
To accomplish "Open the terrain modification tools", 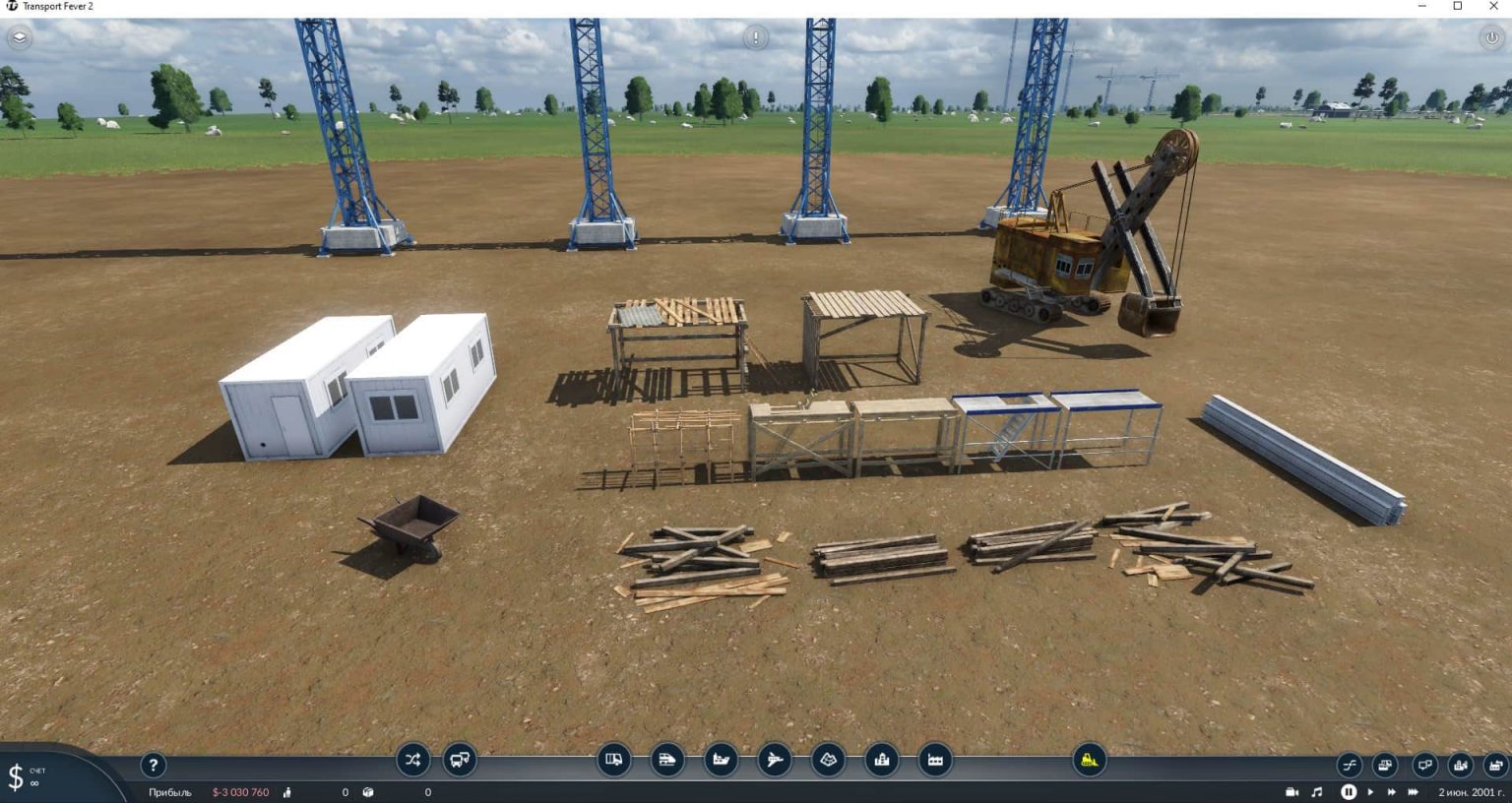I will pyautogui.click(x=828, y=760).
